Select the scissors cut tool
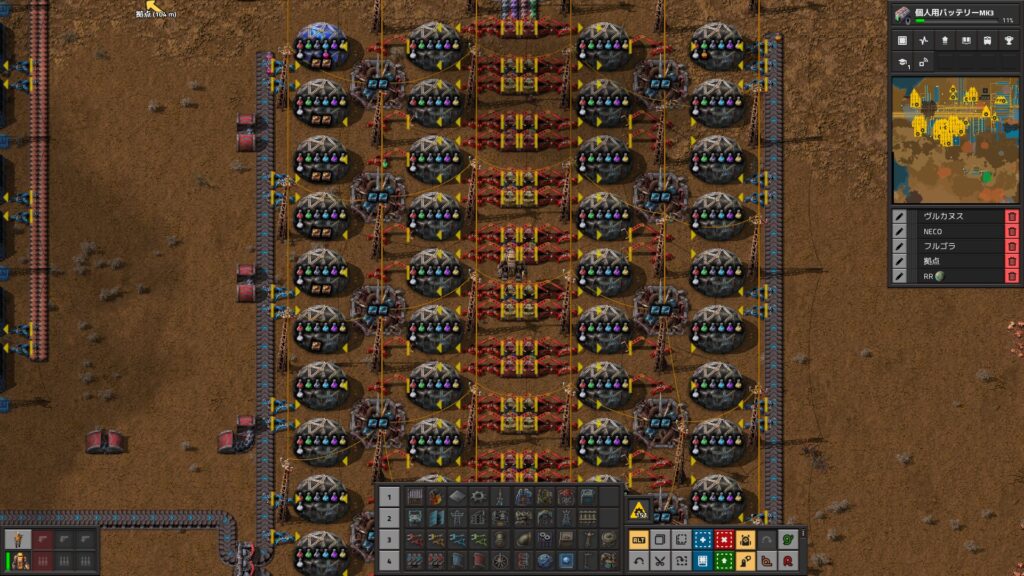 click(660, 562)
